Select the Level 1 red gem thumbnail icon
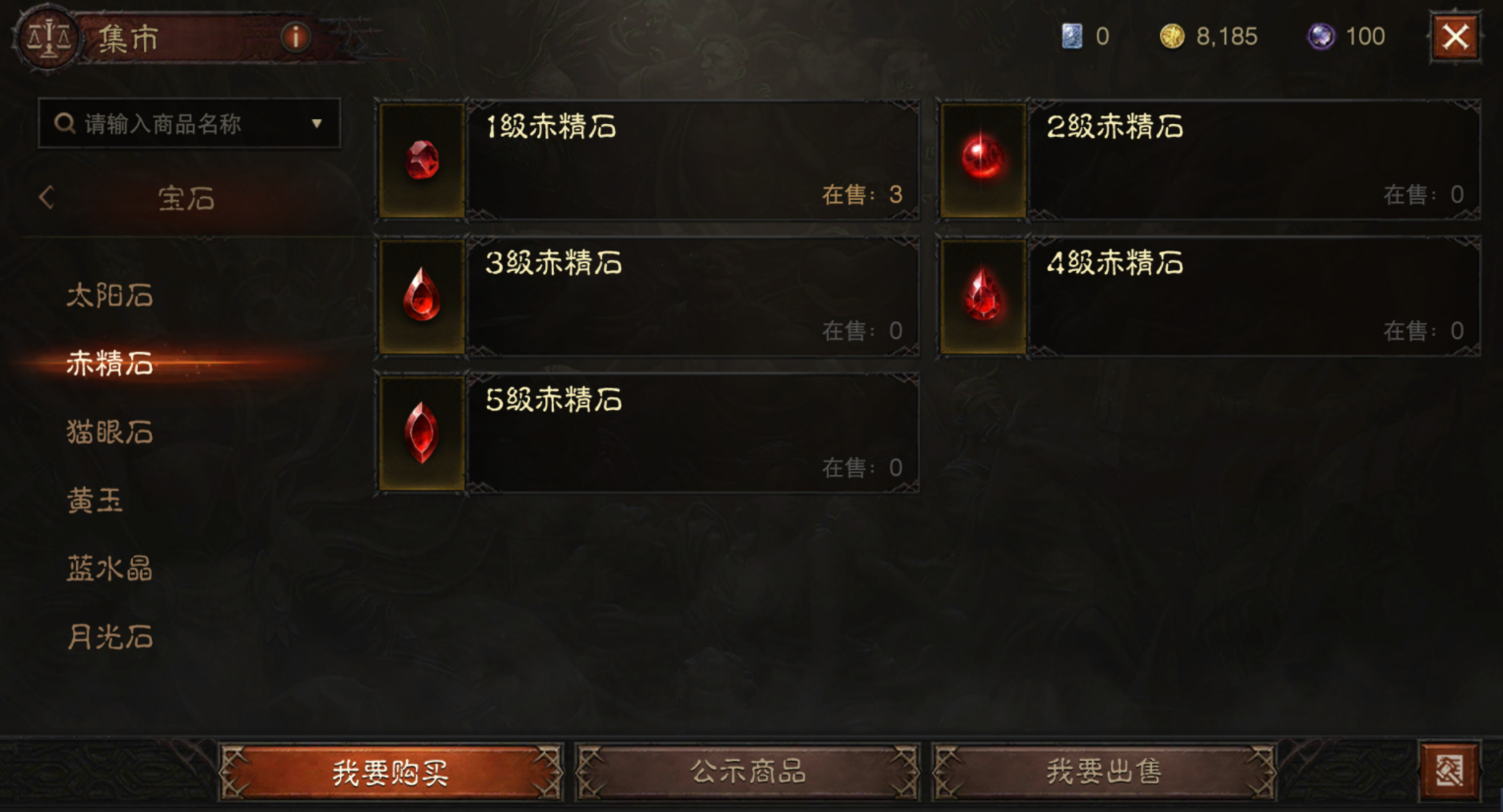 (421, 161)
